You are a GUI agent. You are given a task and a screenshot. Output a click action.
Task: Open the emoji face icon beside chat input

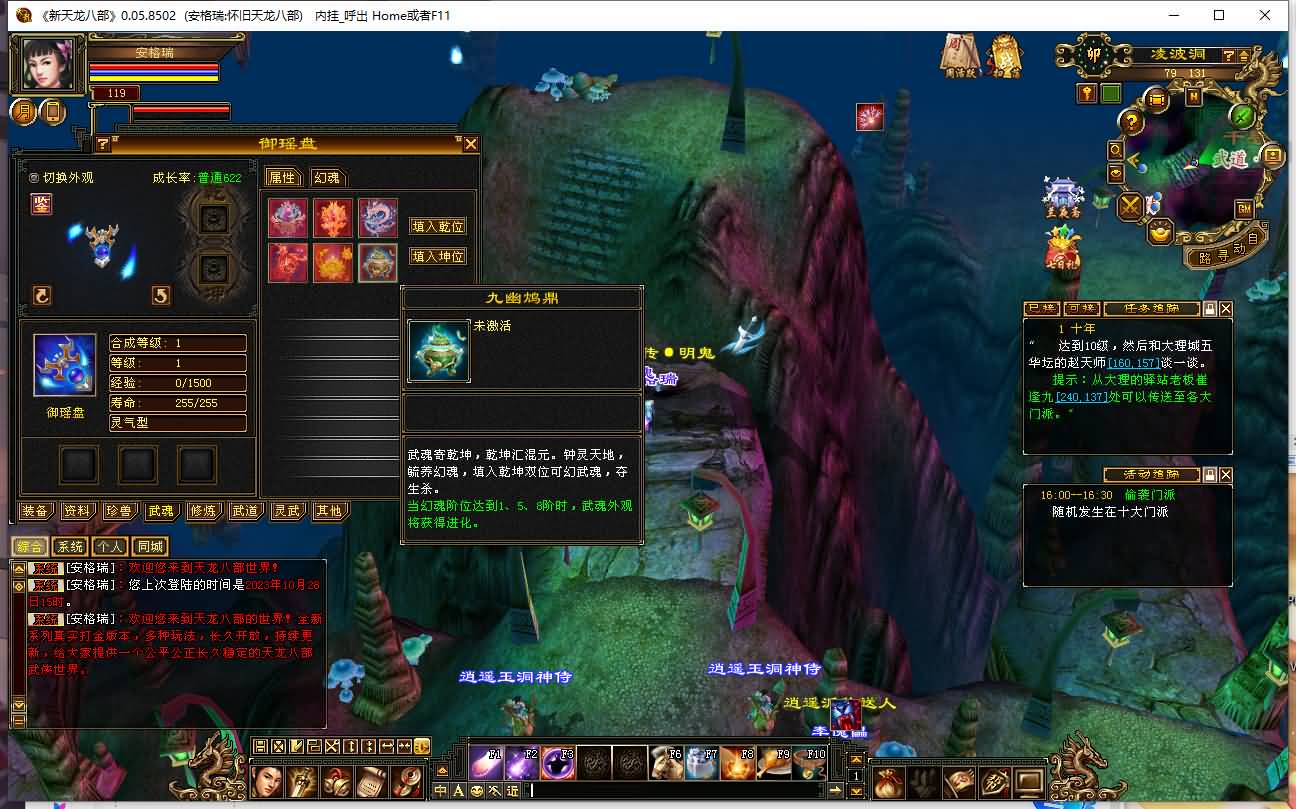coord(476,790)
